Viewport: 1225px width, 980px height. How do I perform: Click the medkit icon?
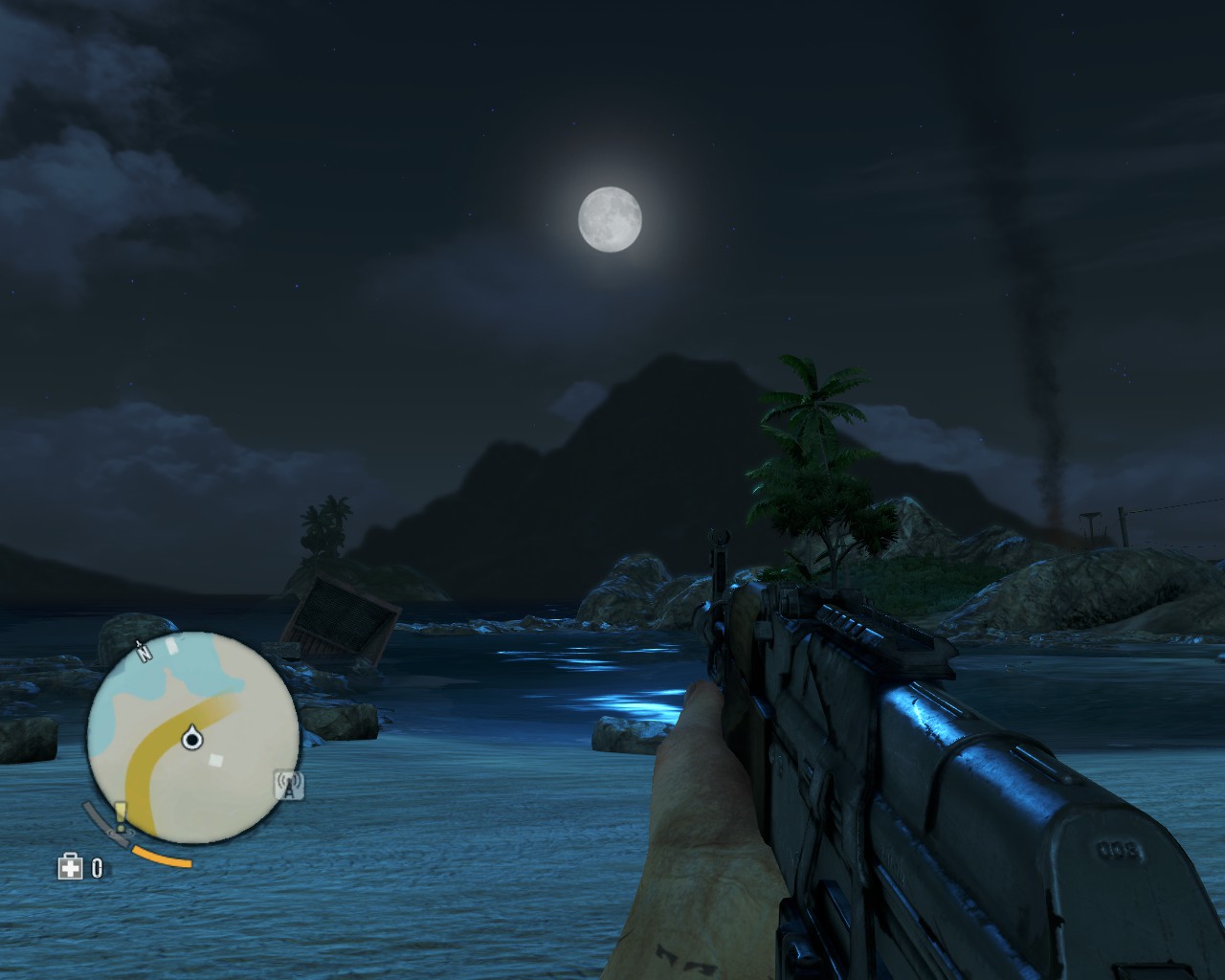point(70,868)
